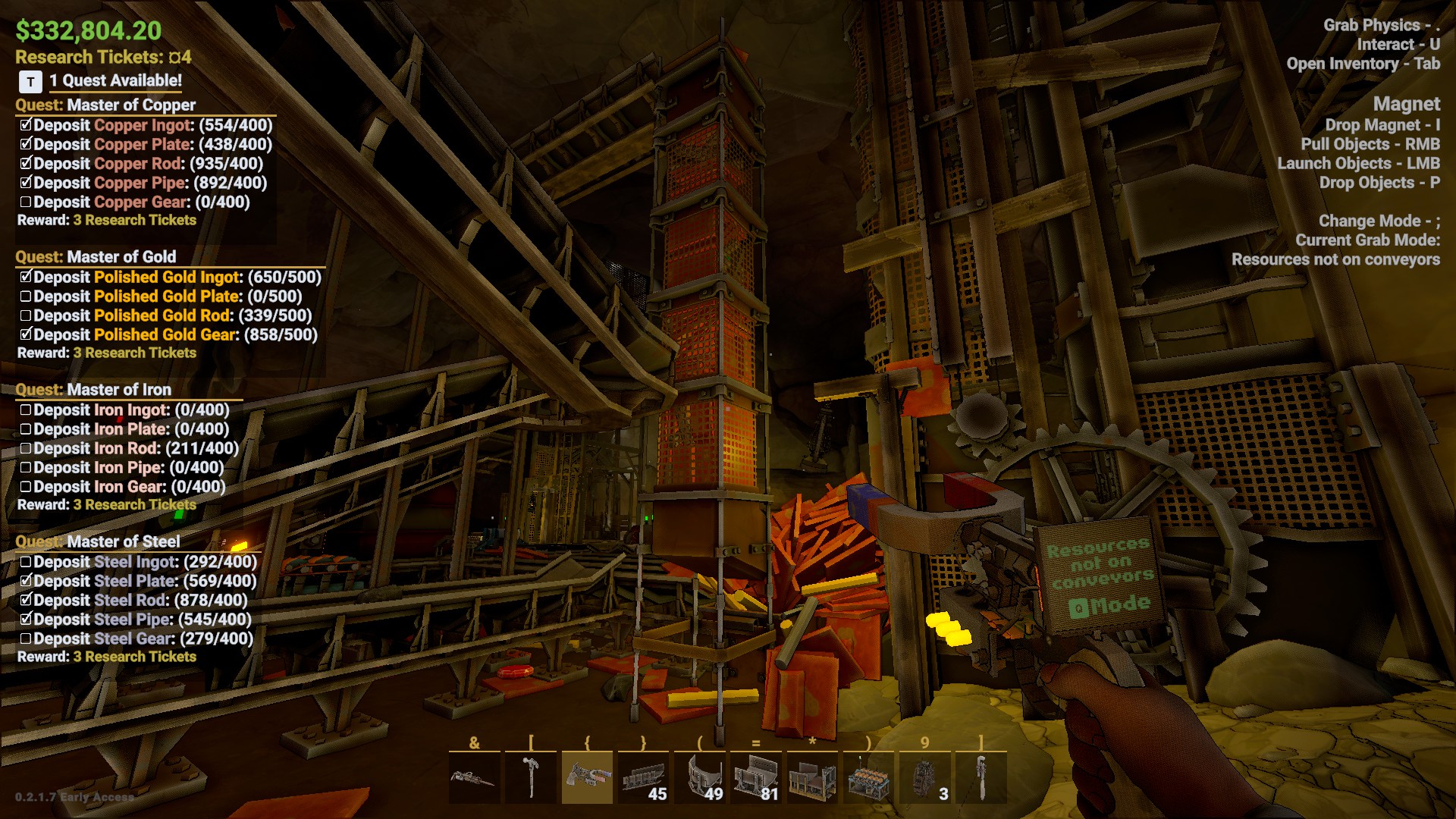Select the open-sided conveyor machine hotbar slot
Viewport: 1456px width, 819px height.
tap(811, 777)
